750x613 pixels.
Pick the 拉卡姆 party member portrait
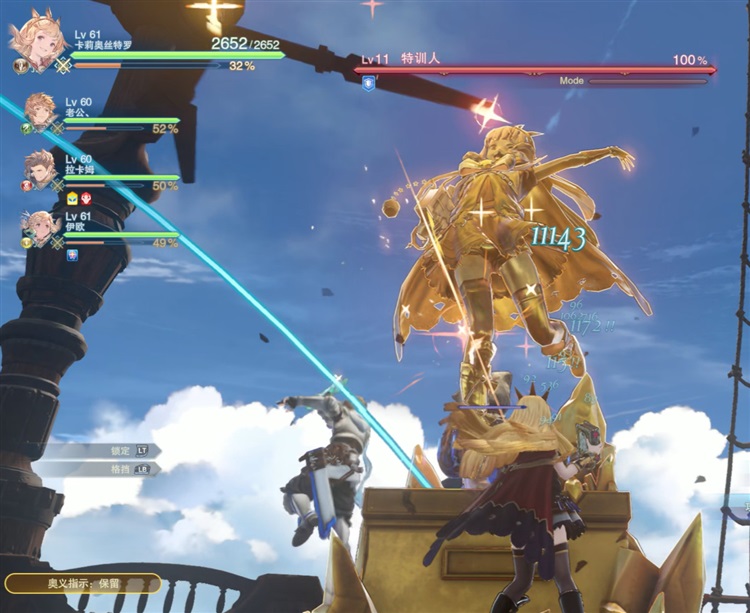[x=41, y=168]
